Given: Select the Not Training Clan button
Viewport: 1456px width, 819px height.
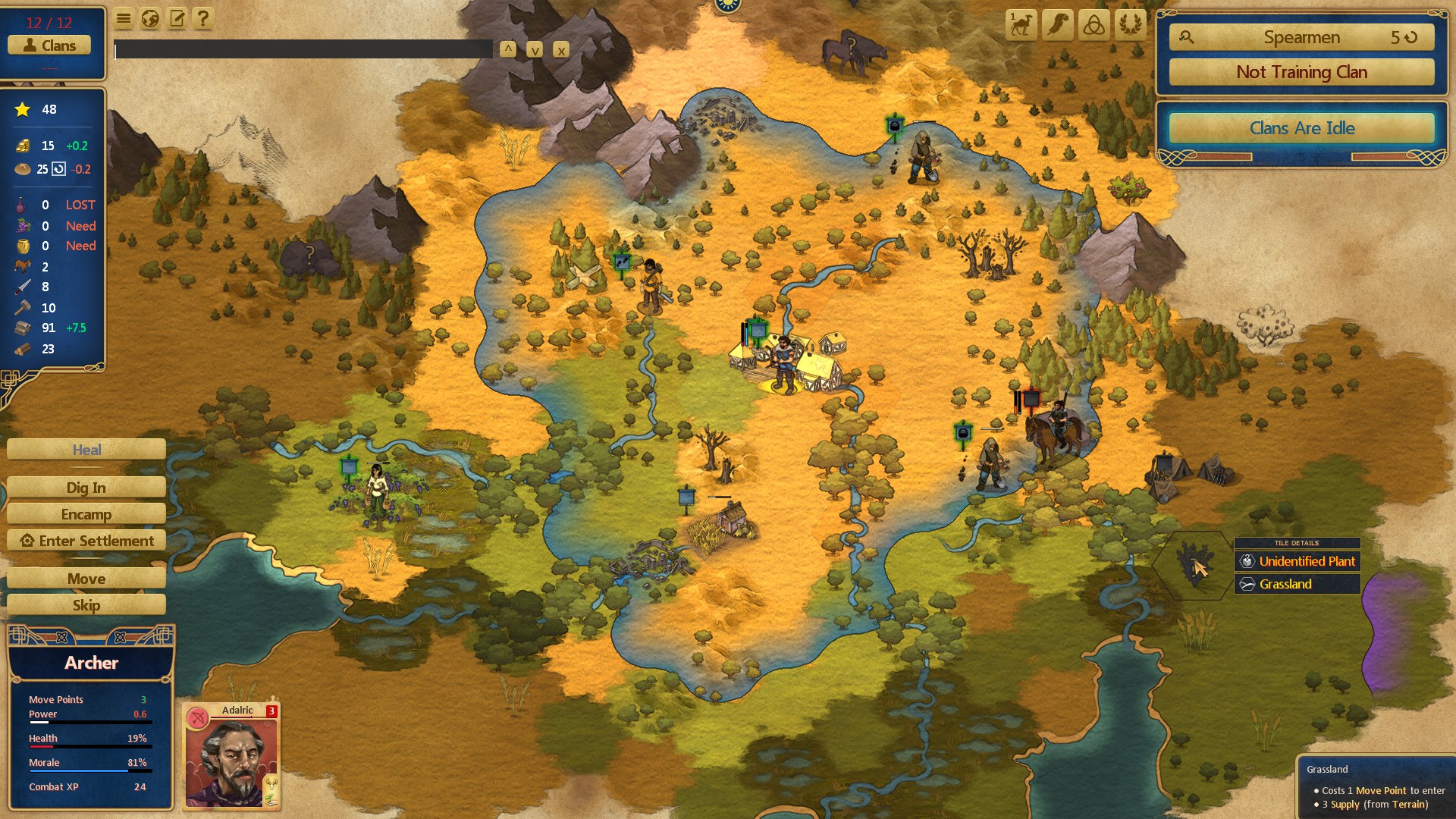Looking at the screenshot, I should tap(1301, 72).
